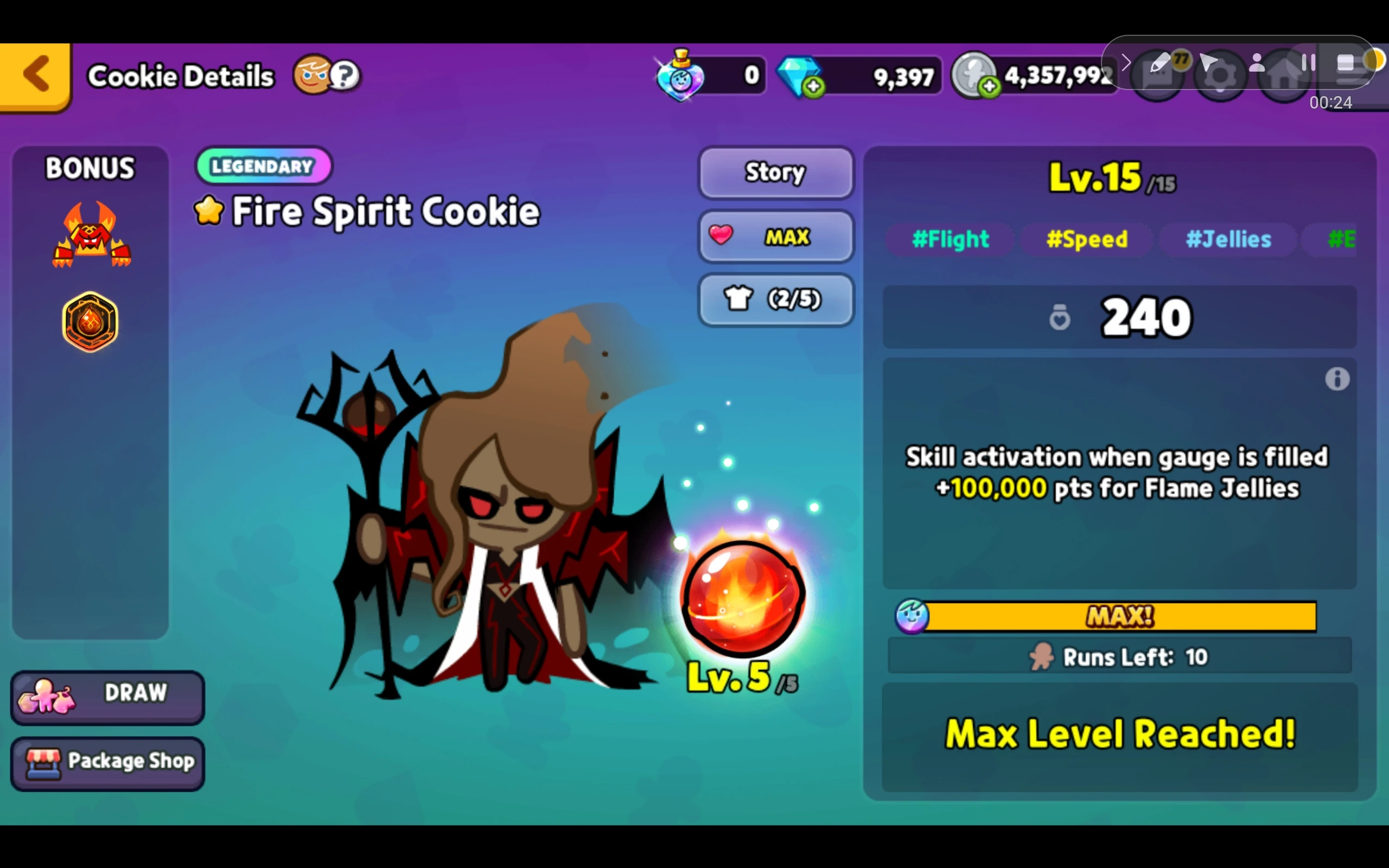Tap the costume (2/5) button
The width and height of the screenshot is (1389, 868).
tap(775, 299)
